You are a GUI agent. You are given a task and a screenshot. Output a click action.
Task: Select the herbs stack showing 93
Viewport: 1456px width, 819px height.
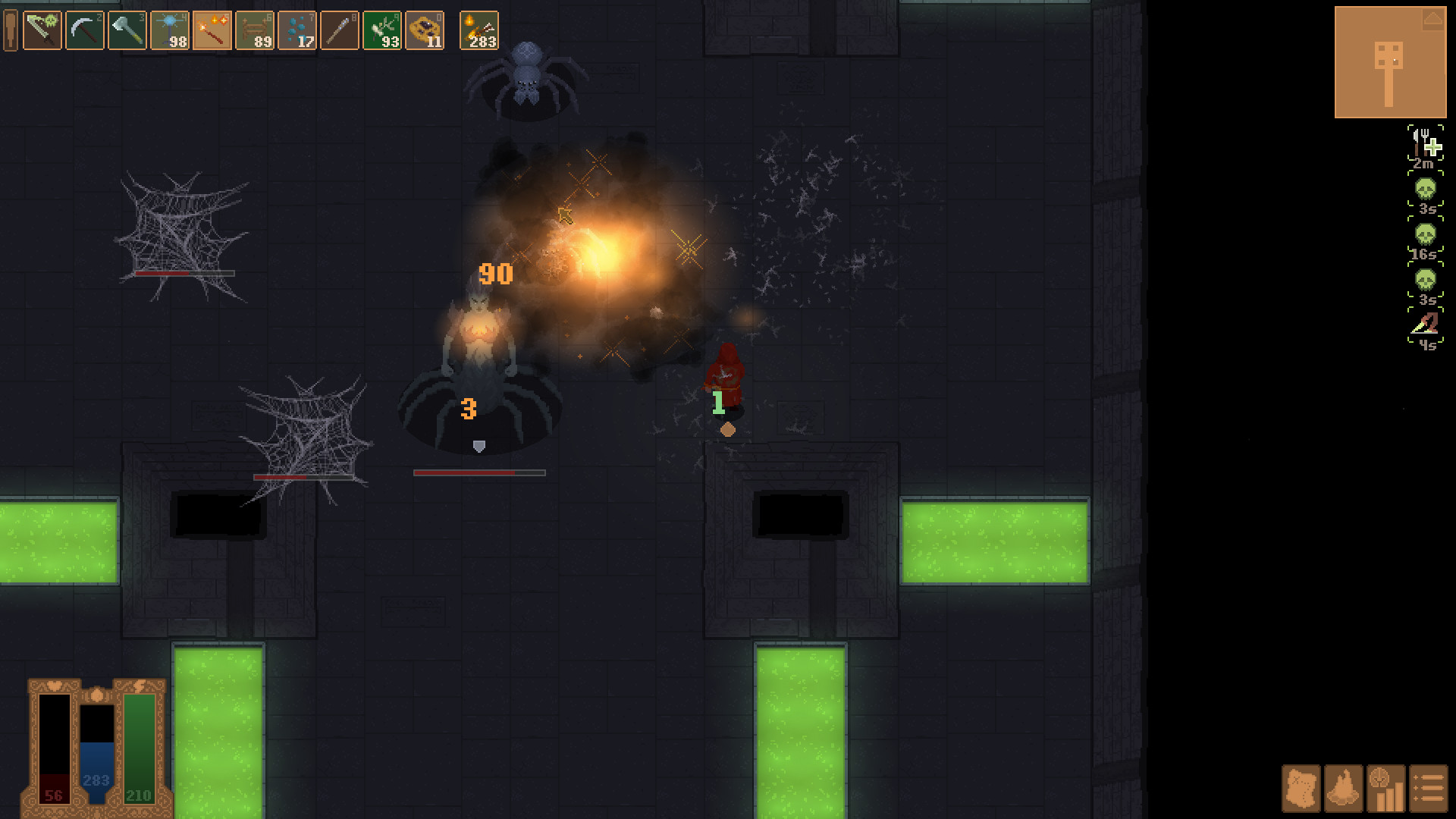[x=383, y=30]
